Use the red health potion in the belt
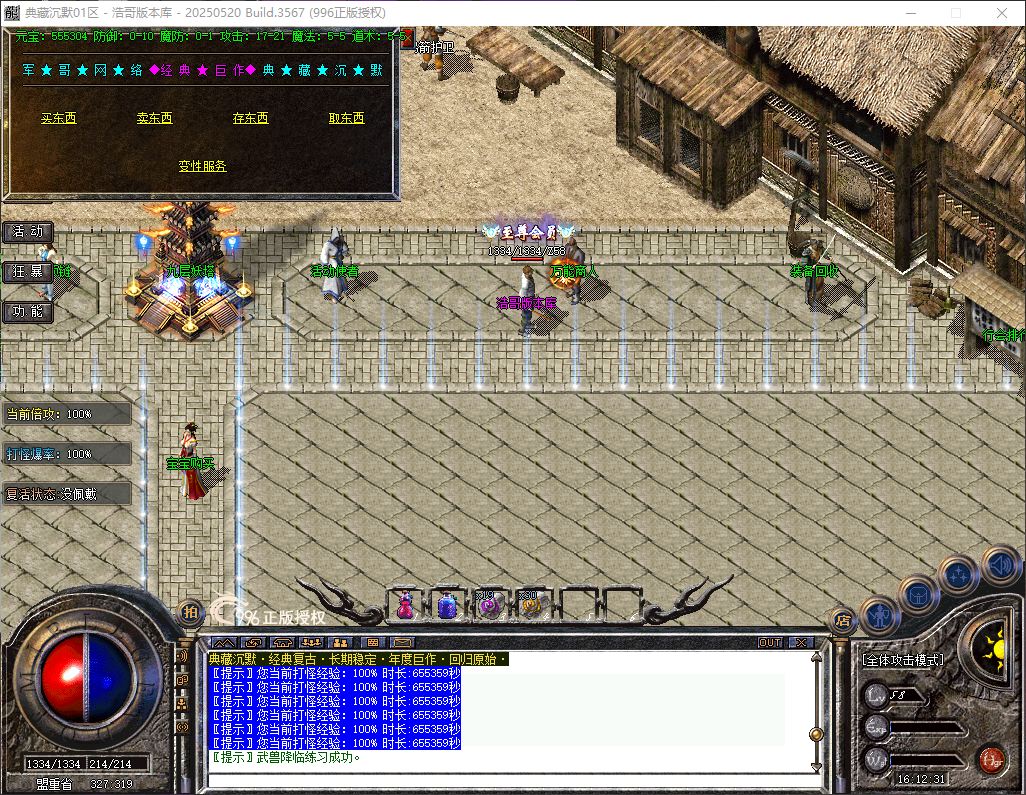 tap(406, 605)
